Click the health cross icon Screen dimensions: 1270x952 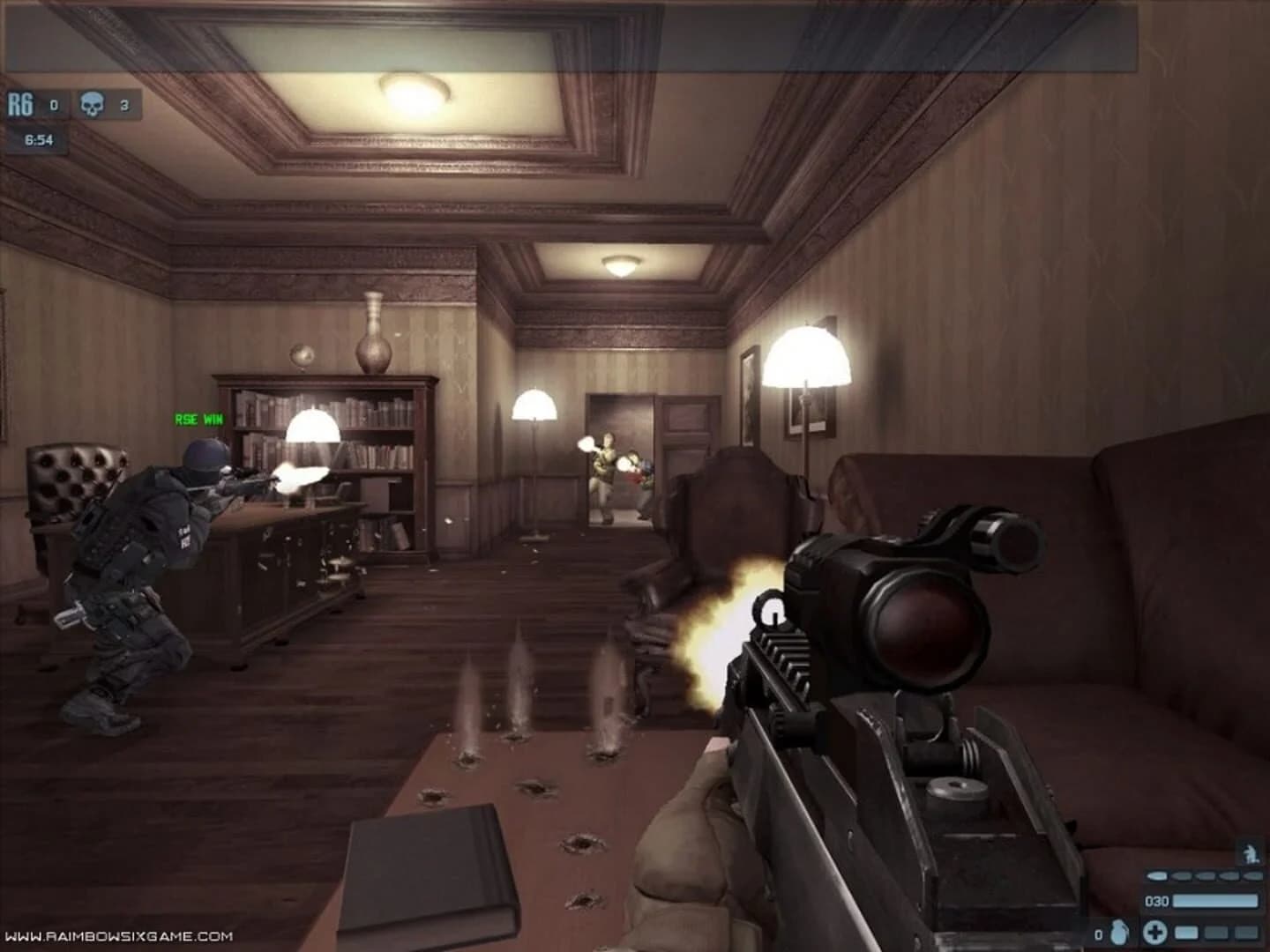tap(1155, 934)
